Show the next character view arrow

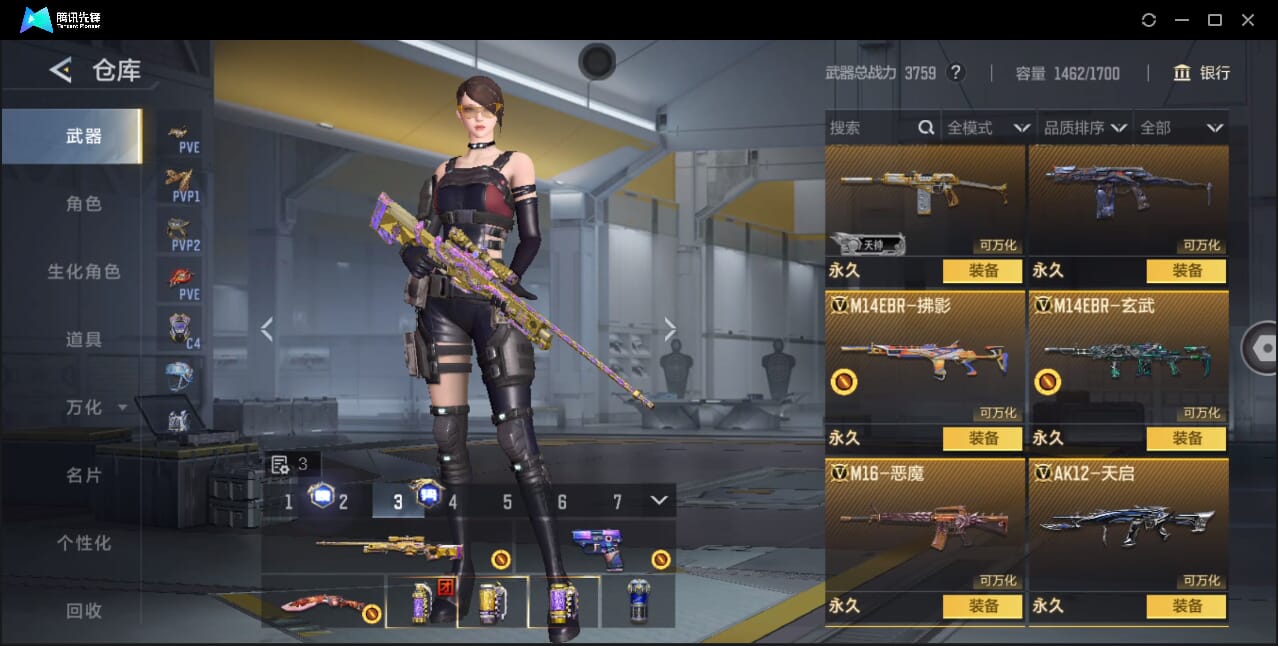click(670, 329)
